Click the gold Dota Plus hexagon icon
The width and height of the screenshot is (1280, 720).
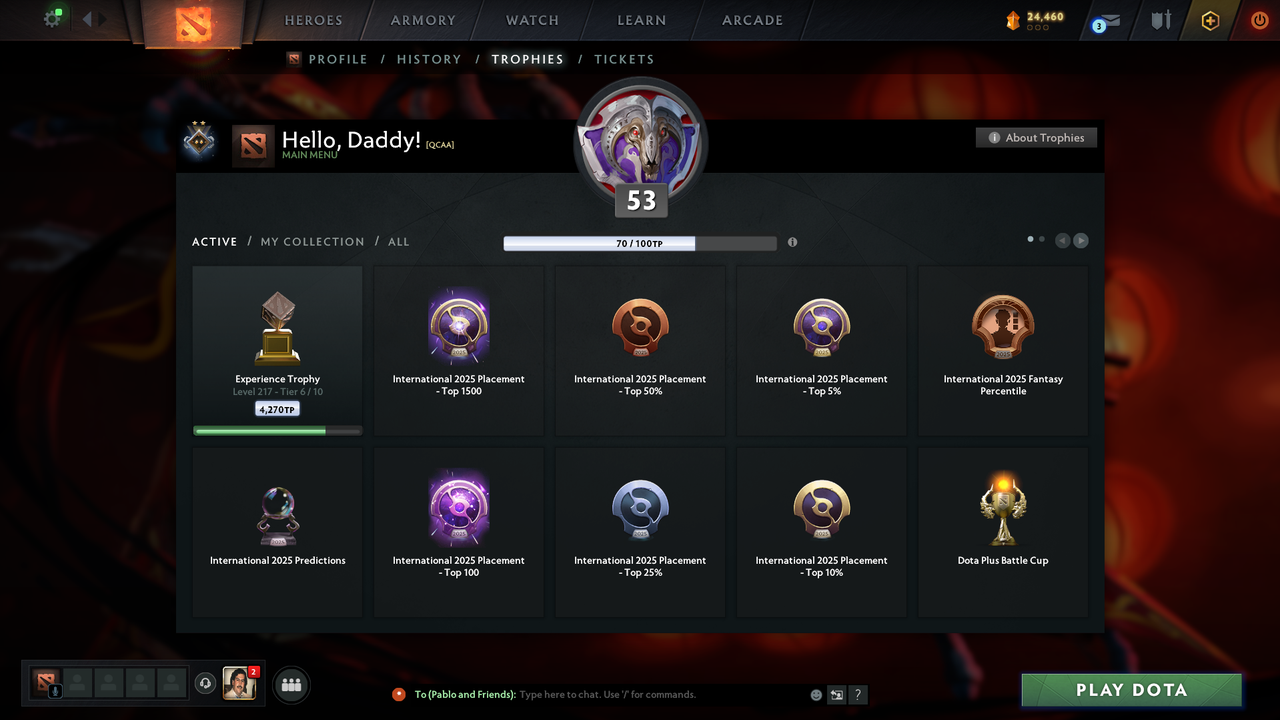pyautogui.click(x=1210, y=20)
